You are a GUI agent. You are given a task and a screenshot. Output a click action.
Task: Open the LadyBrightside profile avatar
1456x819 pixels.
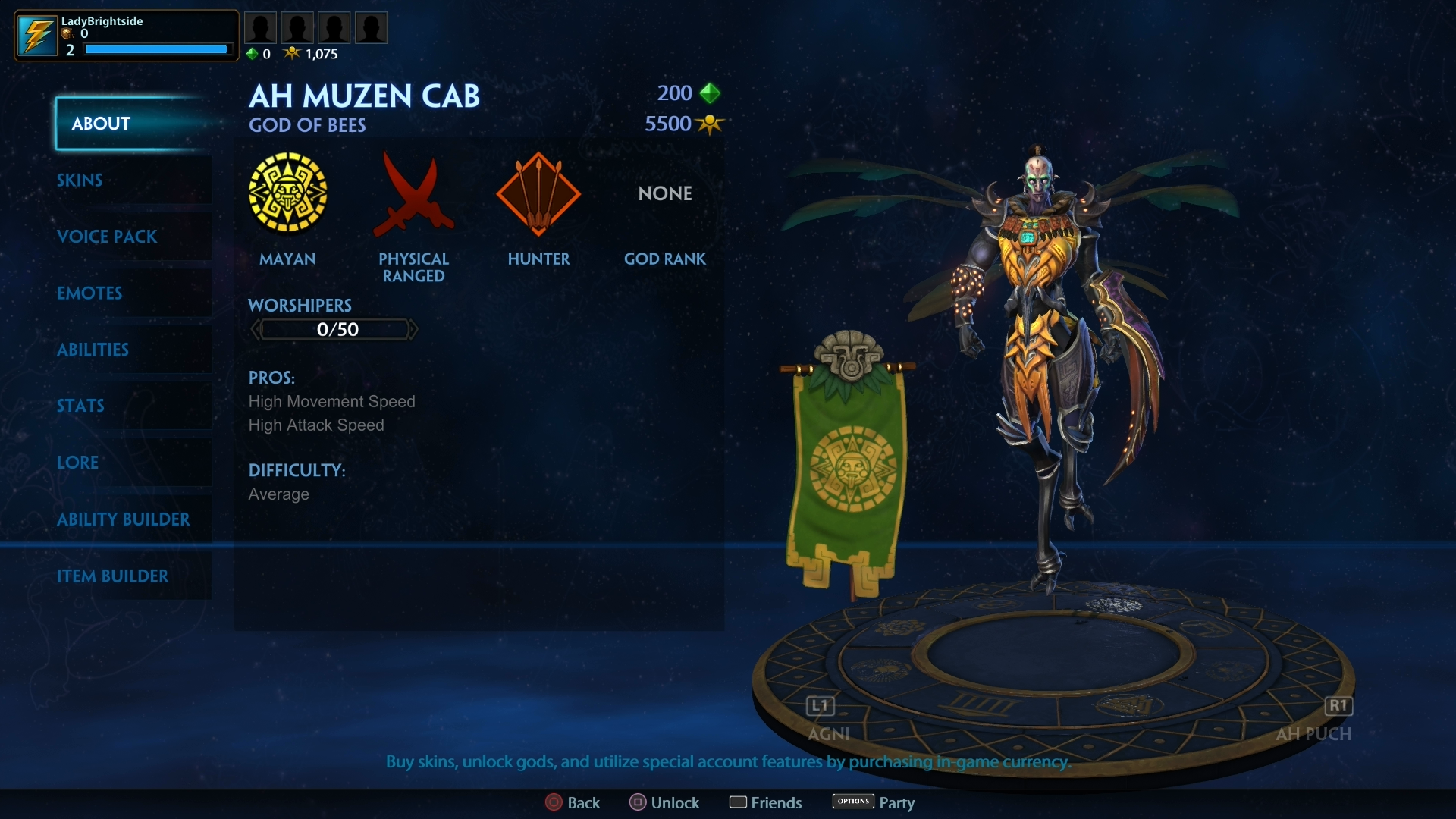pos(37,34)
